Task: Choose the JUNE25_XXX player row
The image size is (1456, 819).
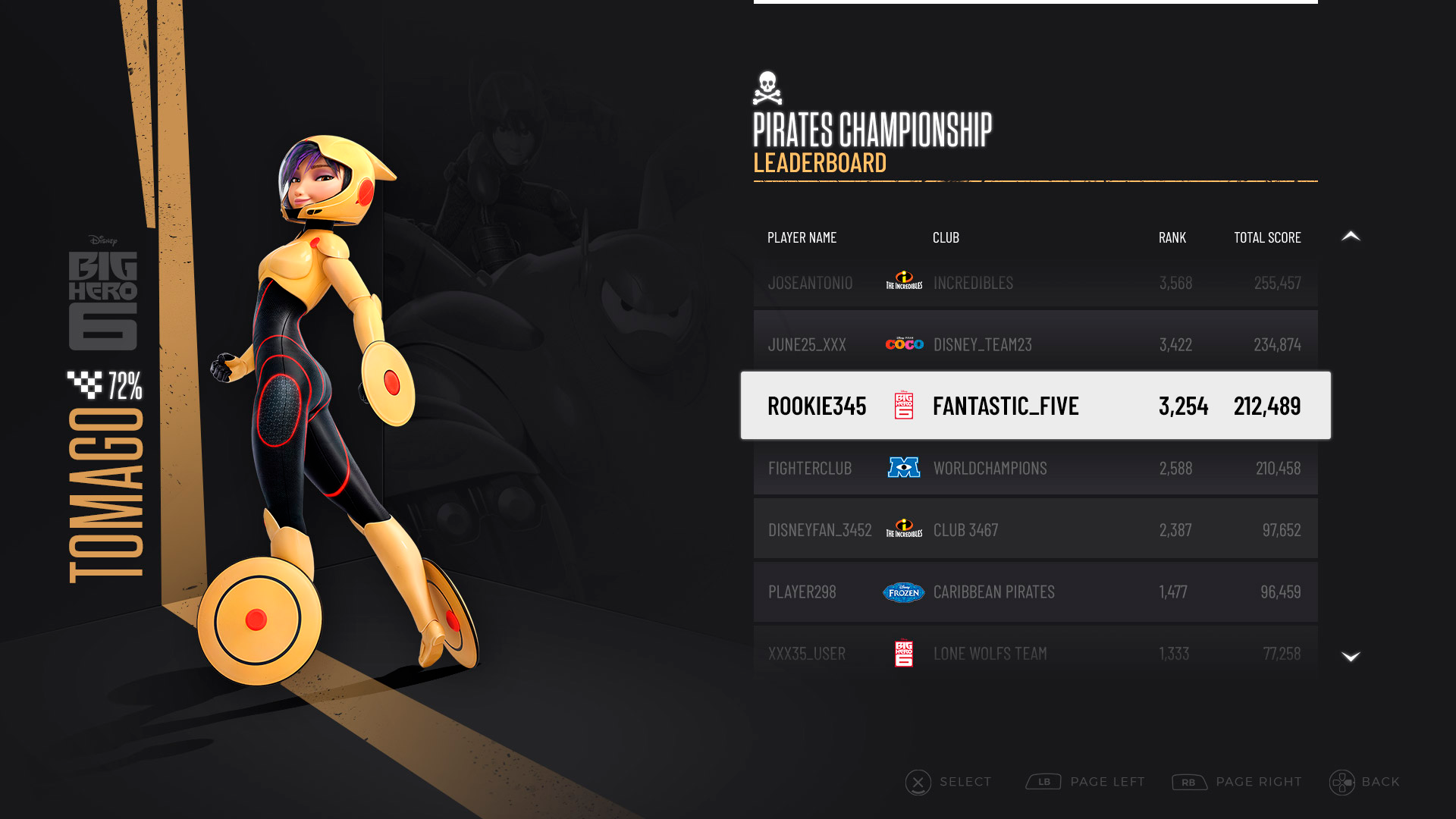Action: (x=1035, y=344)
